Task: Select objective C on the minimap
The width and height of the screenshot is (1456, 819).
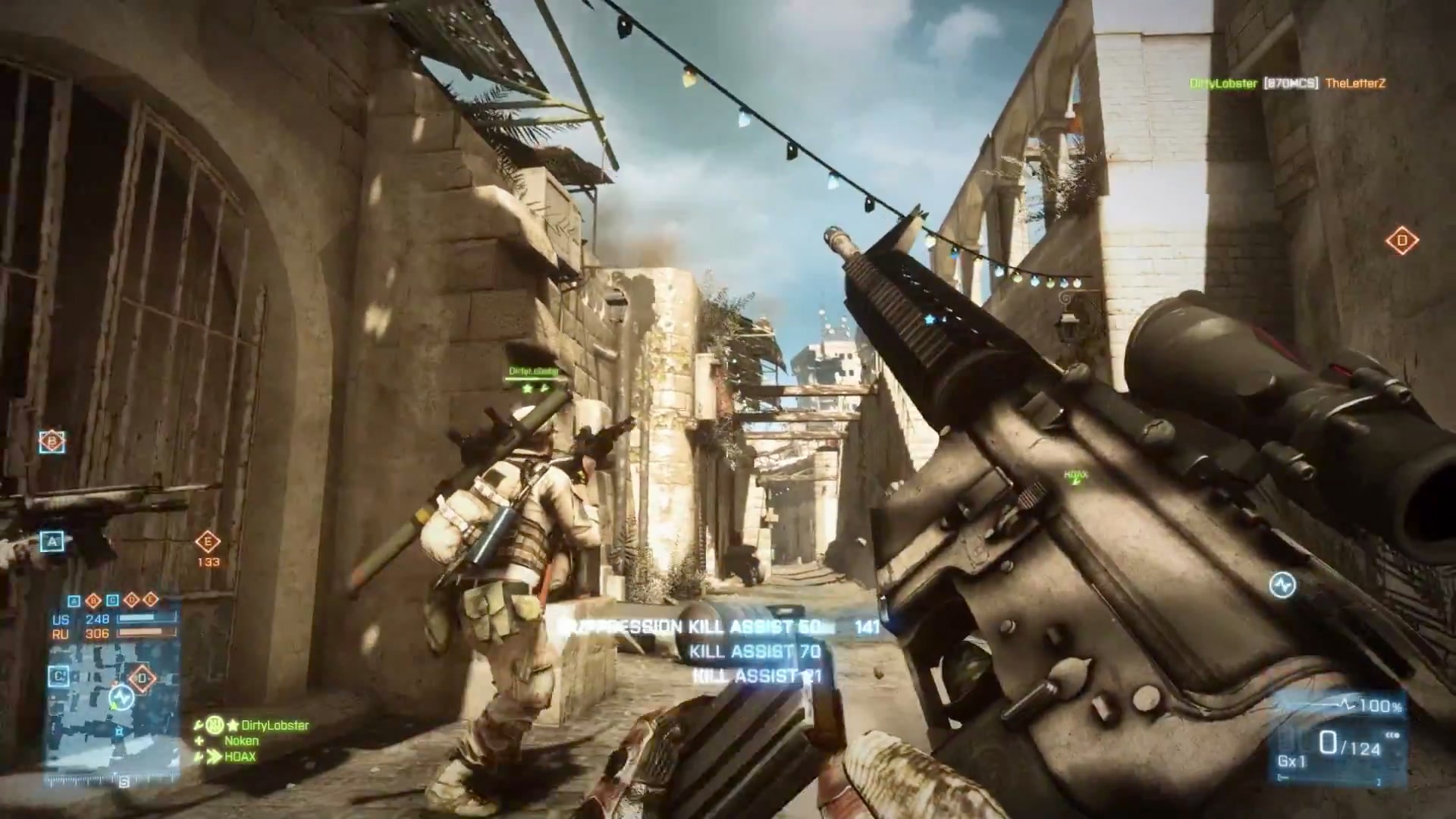Action: point(58,676)
